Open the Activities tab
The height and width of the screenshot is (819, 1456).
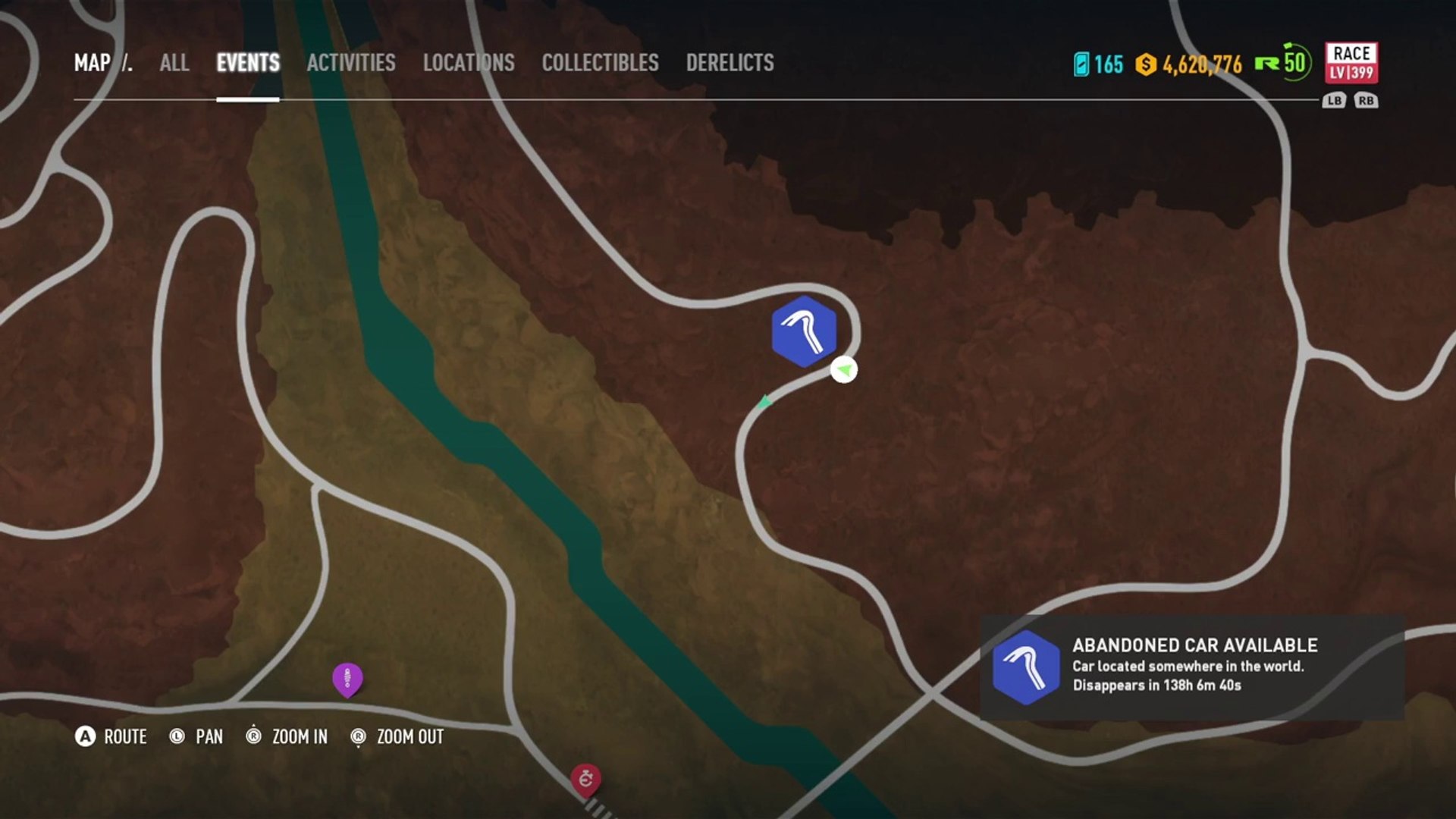(x=351, y=63)
